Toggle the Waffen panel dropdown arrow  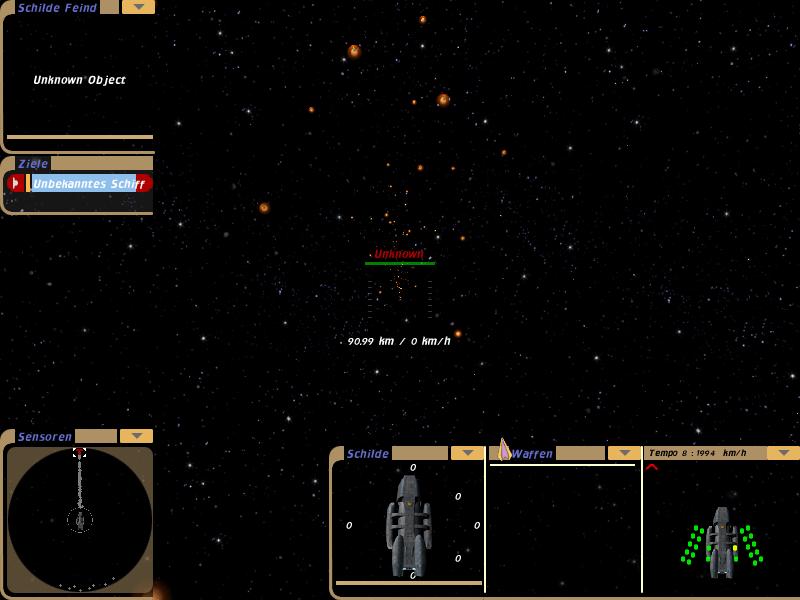pos(624,453)
